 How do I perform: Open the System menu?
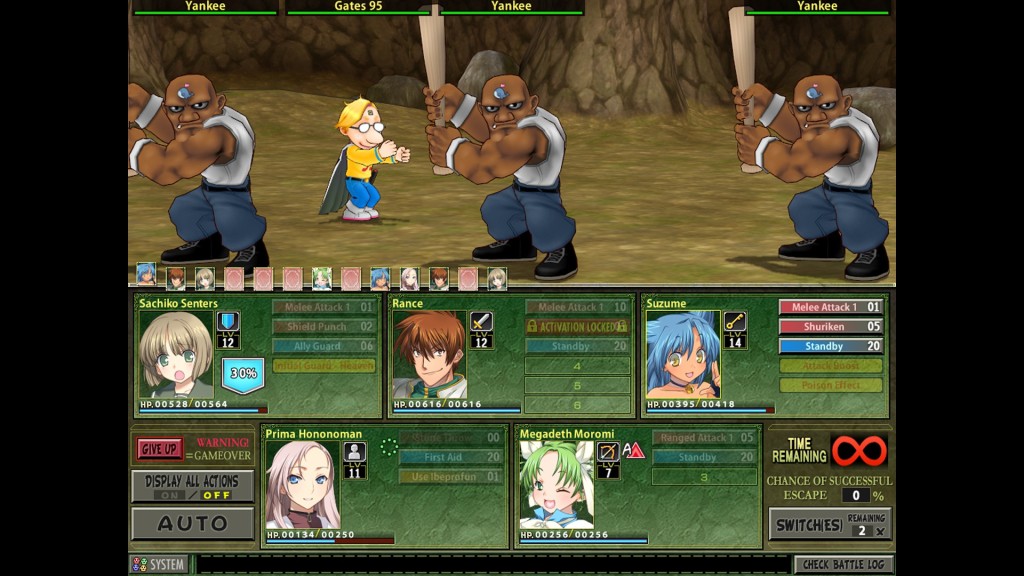(x=158, y=565)
